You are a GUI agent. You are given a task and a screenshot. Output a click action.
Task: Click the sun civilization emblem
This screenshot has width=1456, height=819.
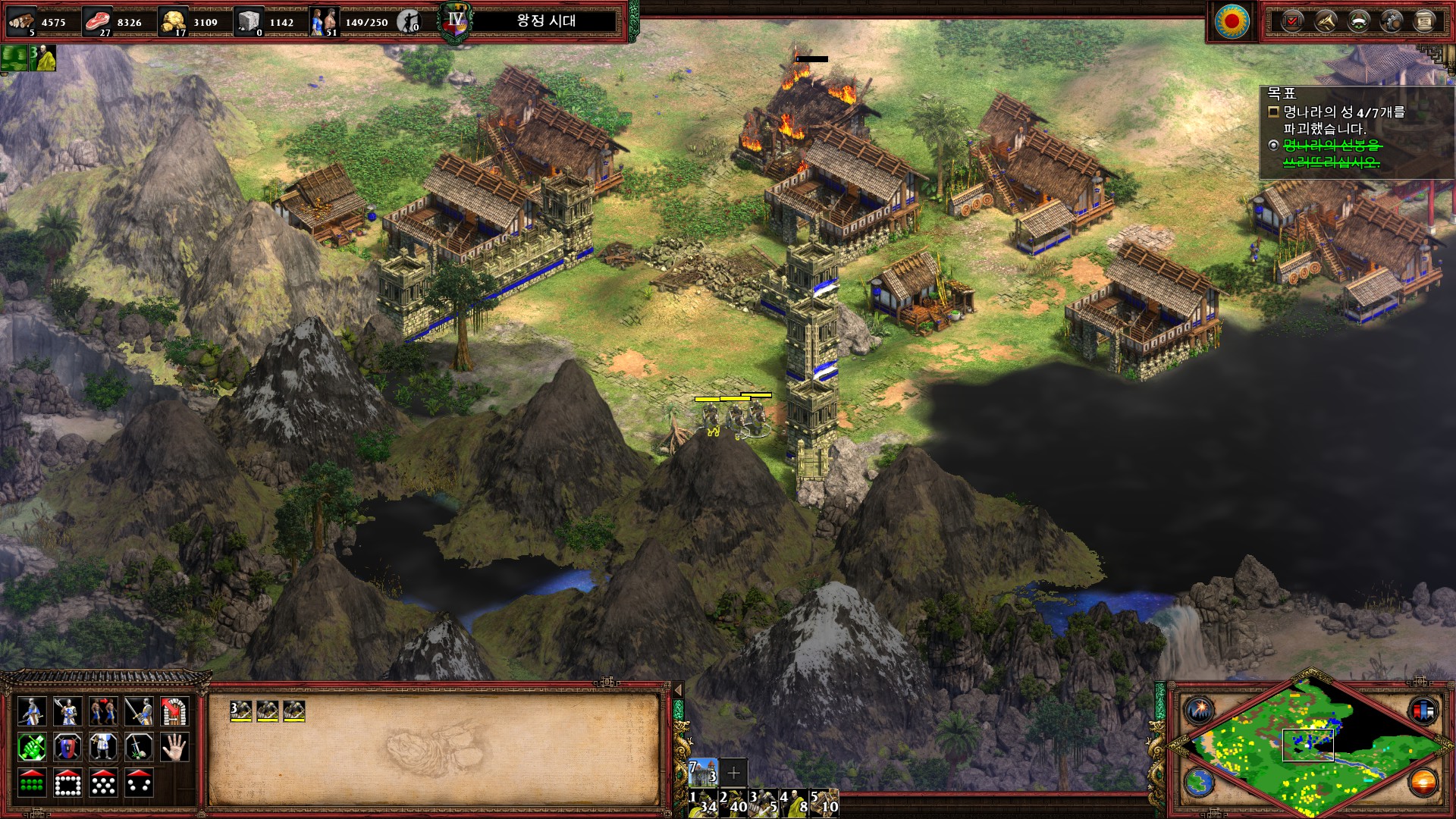pos(1232,21)
